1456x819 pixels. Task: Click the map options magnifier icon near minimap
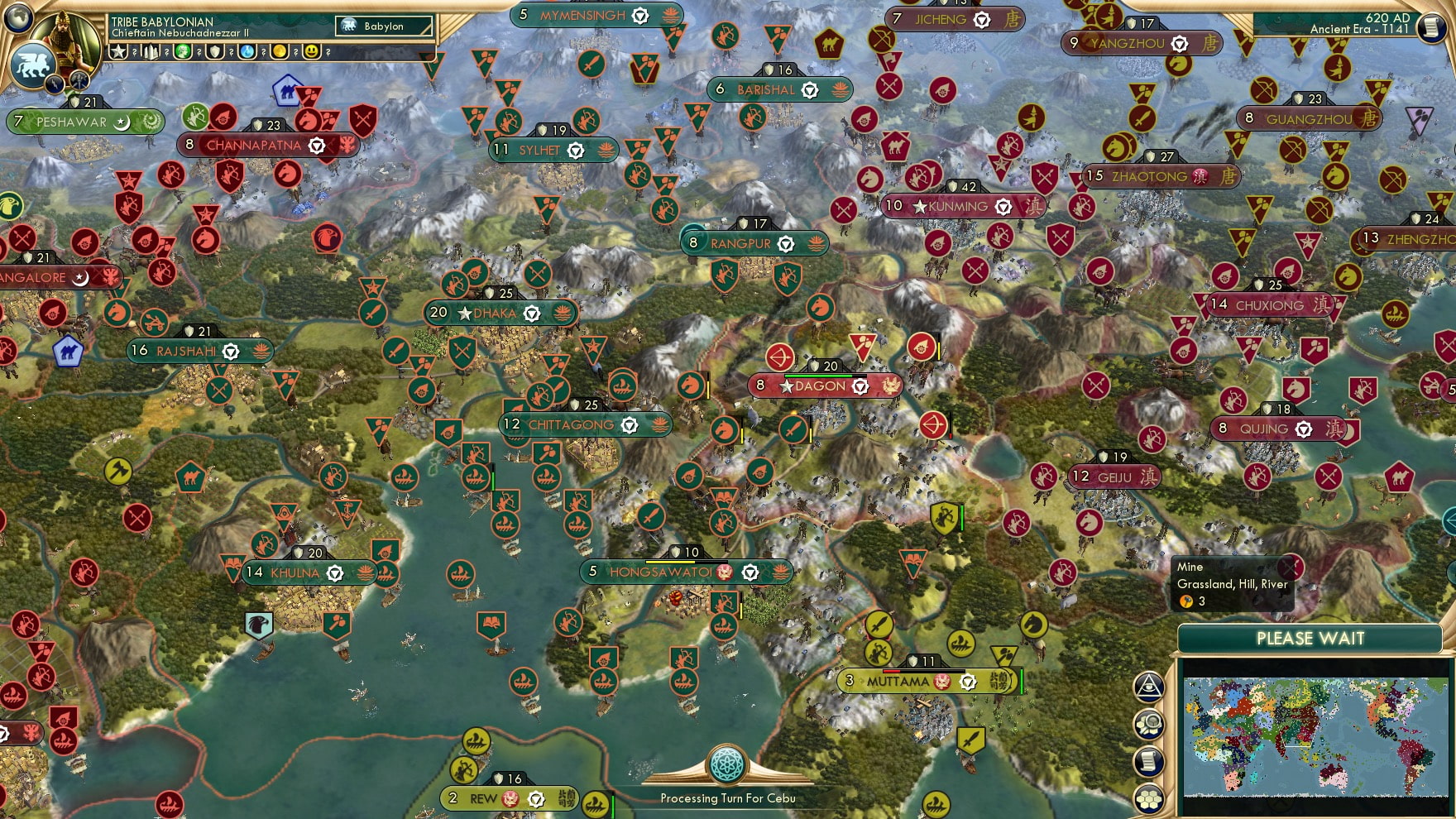pos(1151,722)
